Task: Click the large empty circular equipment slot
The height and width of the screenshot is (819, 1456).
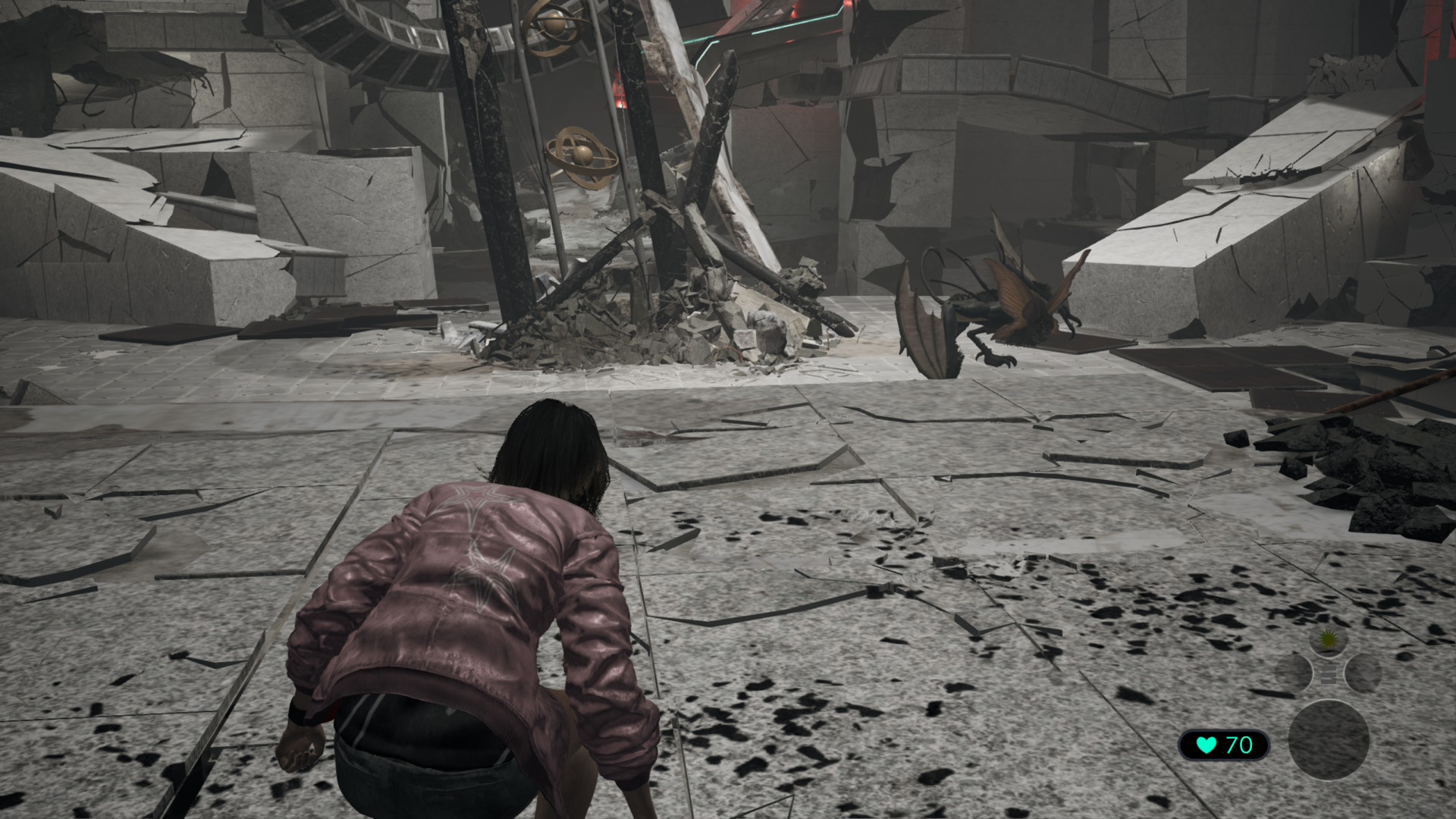Action: point(1329,740)
